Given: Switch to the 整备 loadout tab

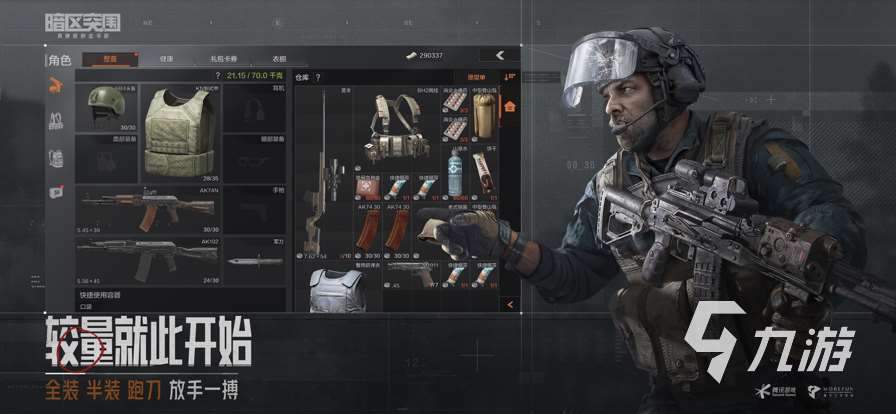Looking at the screenshot, I should [x=109, y=59].
